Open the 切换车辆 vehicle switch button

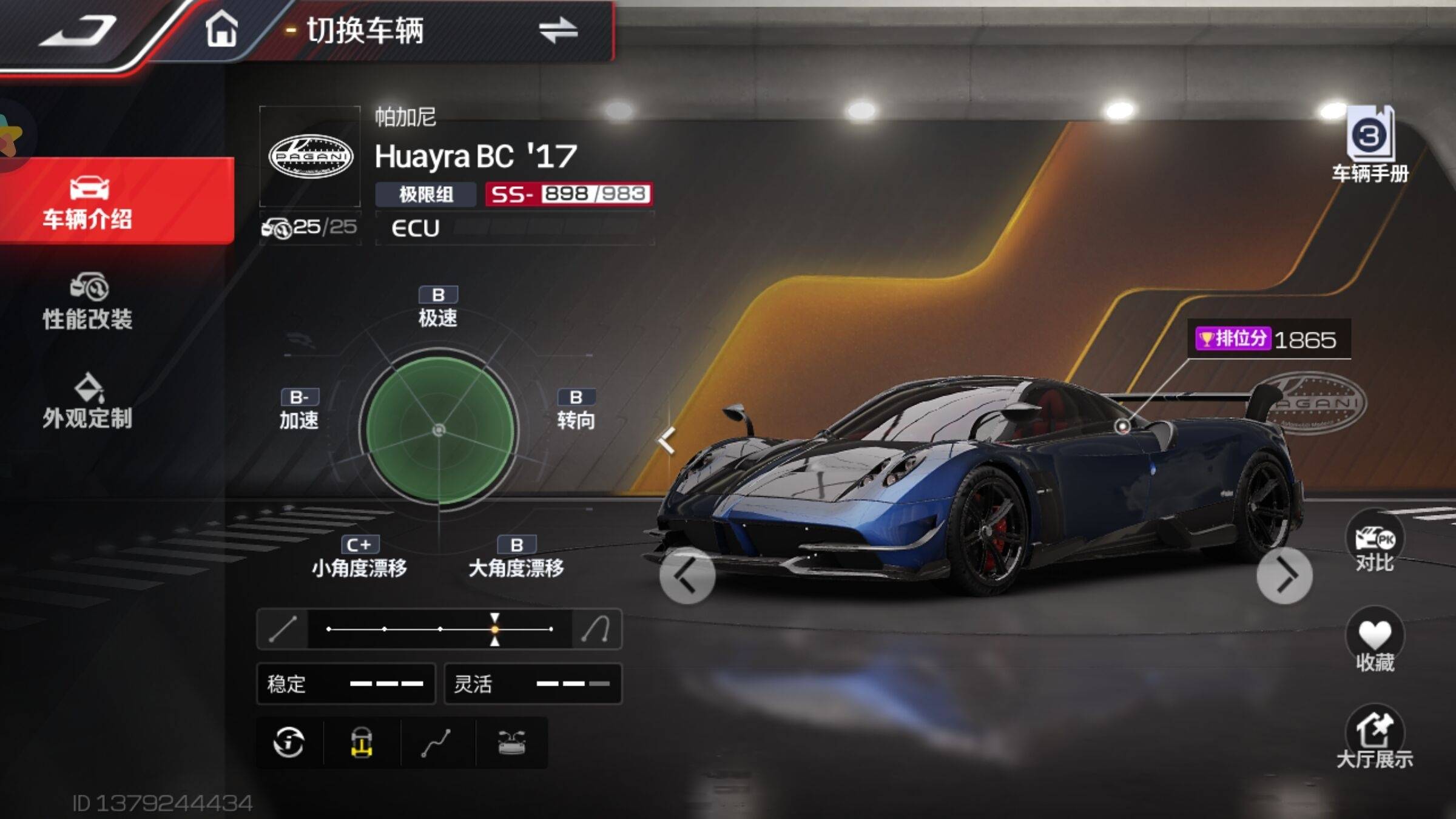click(x=443, y=30)
